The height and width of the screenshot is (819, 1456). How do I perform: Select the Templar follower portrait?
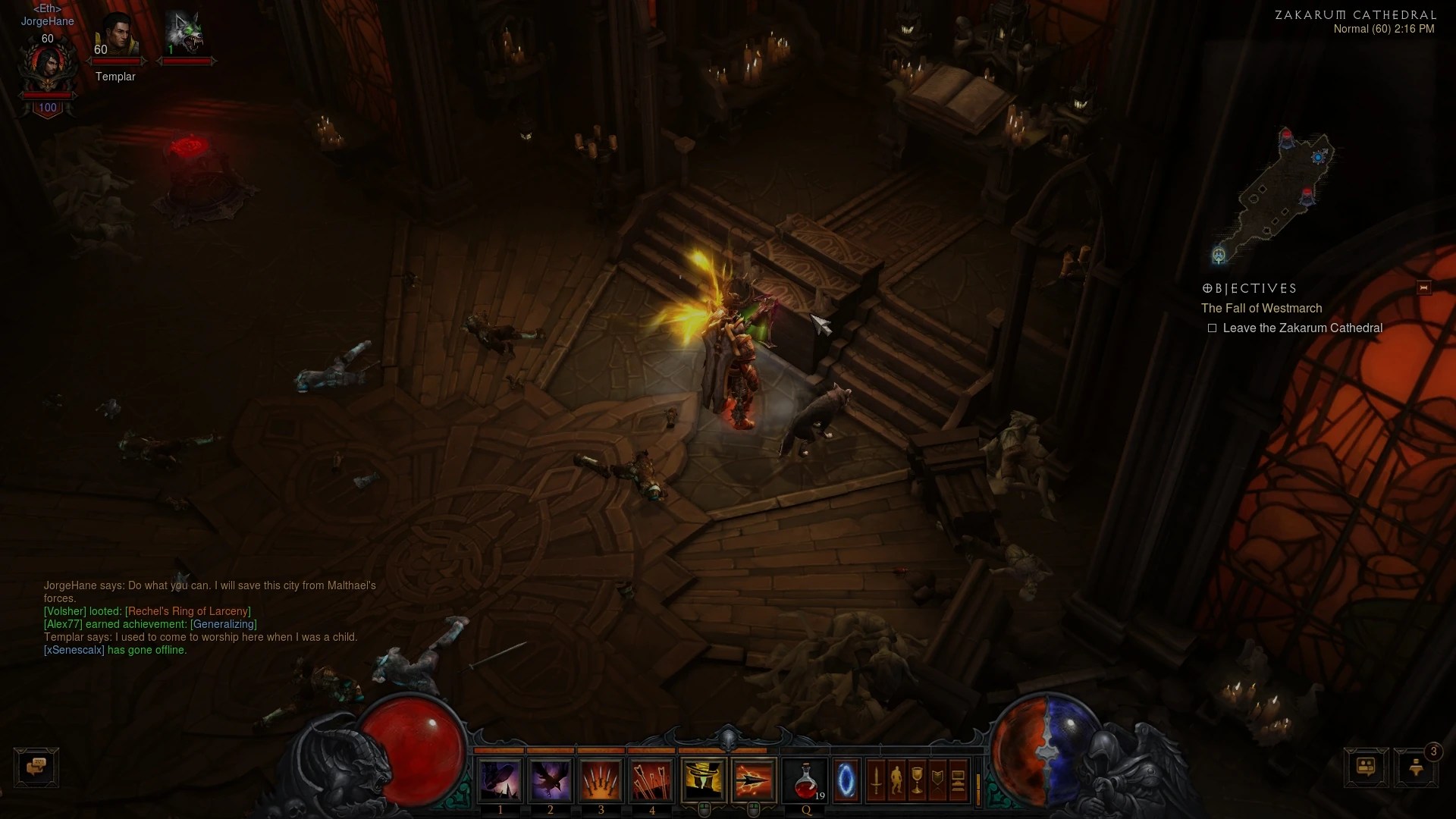pos(116,36)
